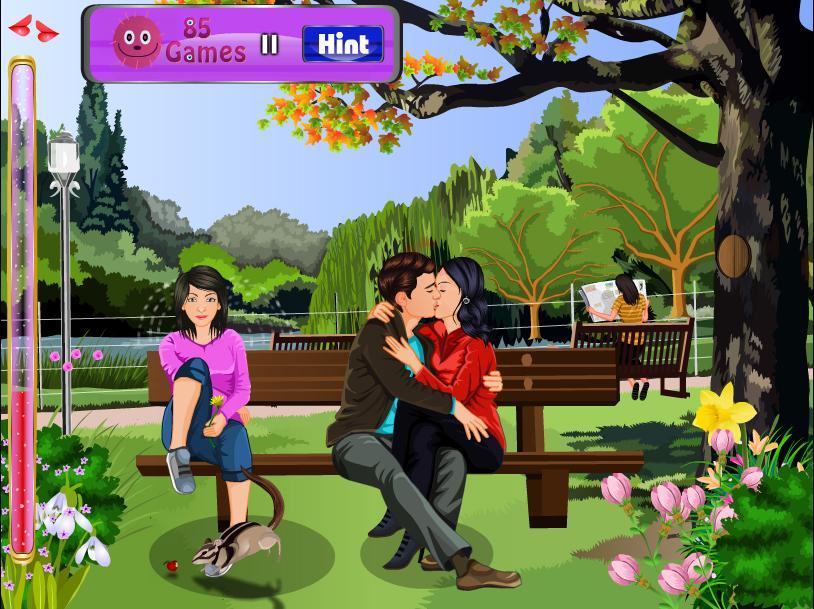Open the 85 Games logo link

(x=180, y=41)
